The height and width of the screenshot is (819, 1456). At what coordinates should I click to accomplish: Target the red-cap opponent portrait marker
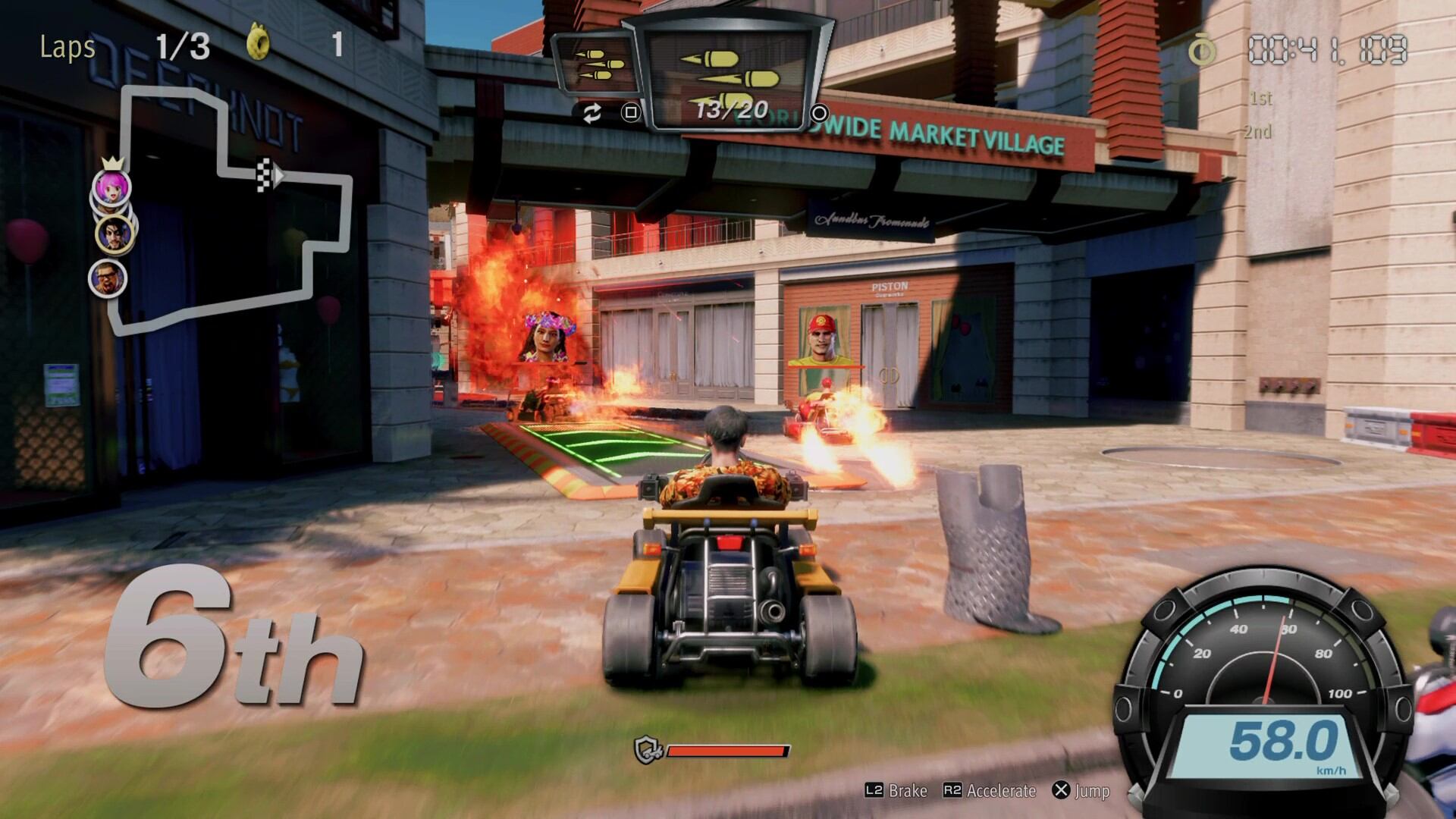pos(825,339)
